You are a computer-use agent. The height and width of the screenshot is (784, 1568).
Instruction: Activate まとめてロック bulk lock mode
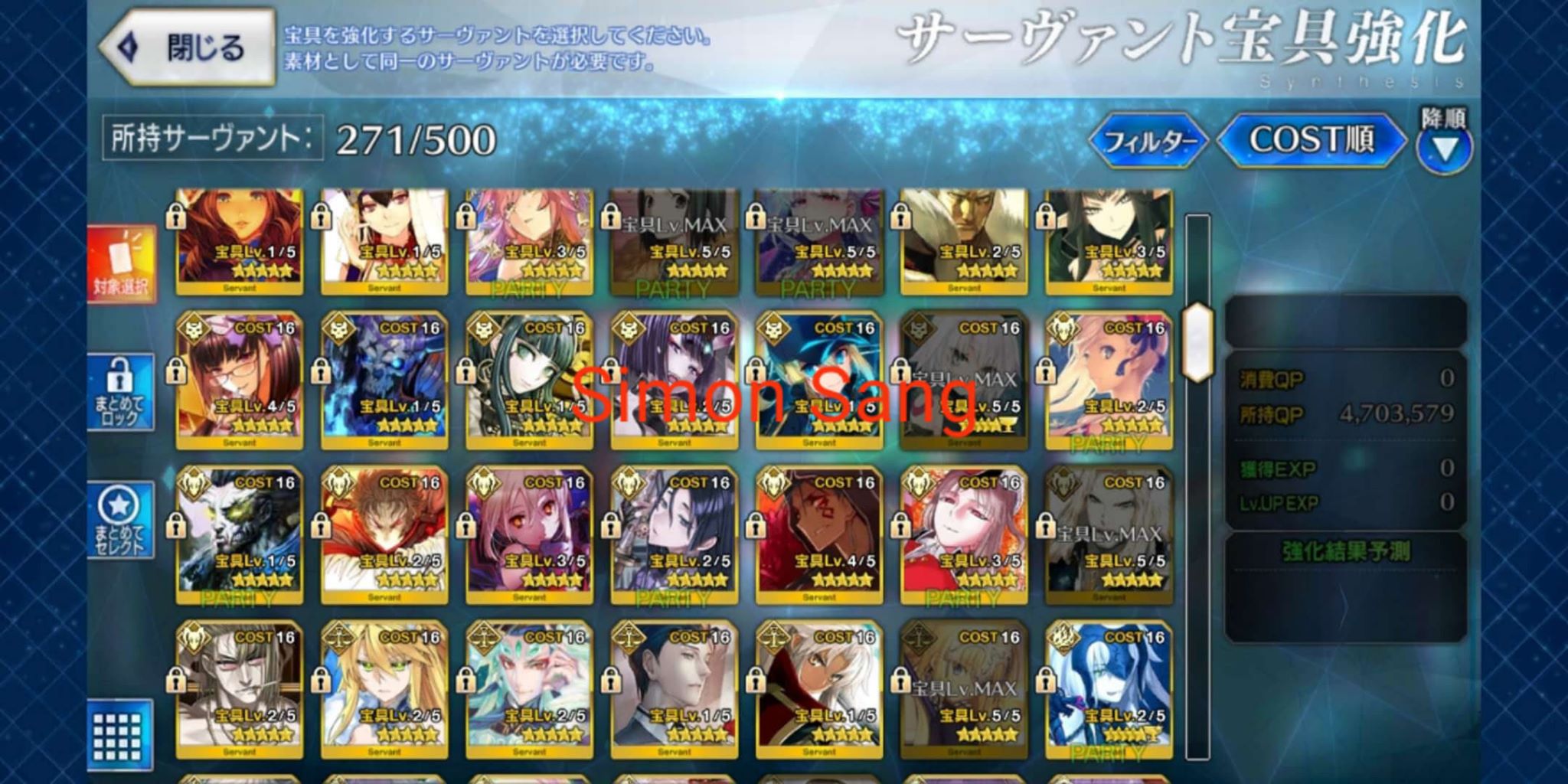(x=122, y=392)
